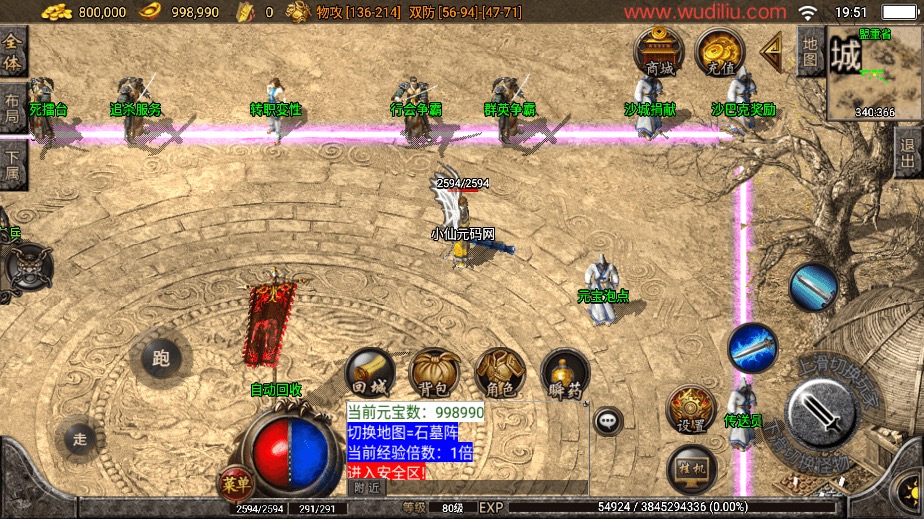
Task: Open the 背包 backpack
Action: (x=435, y=374)
